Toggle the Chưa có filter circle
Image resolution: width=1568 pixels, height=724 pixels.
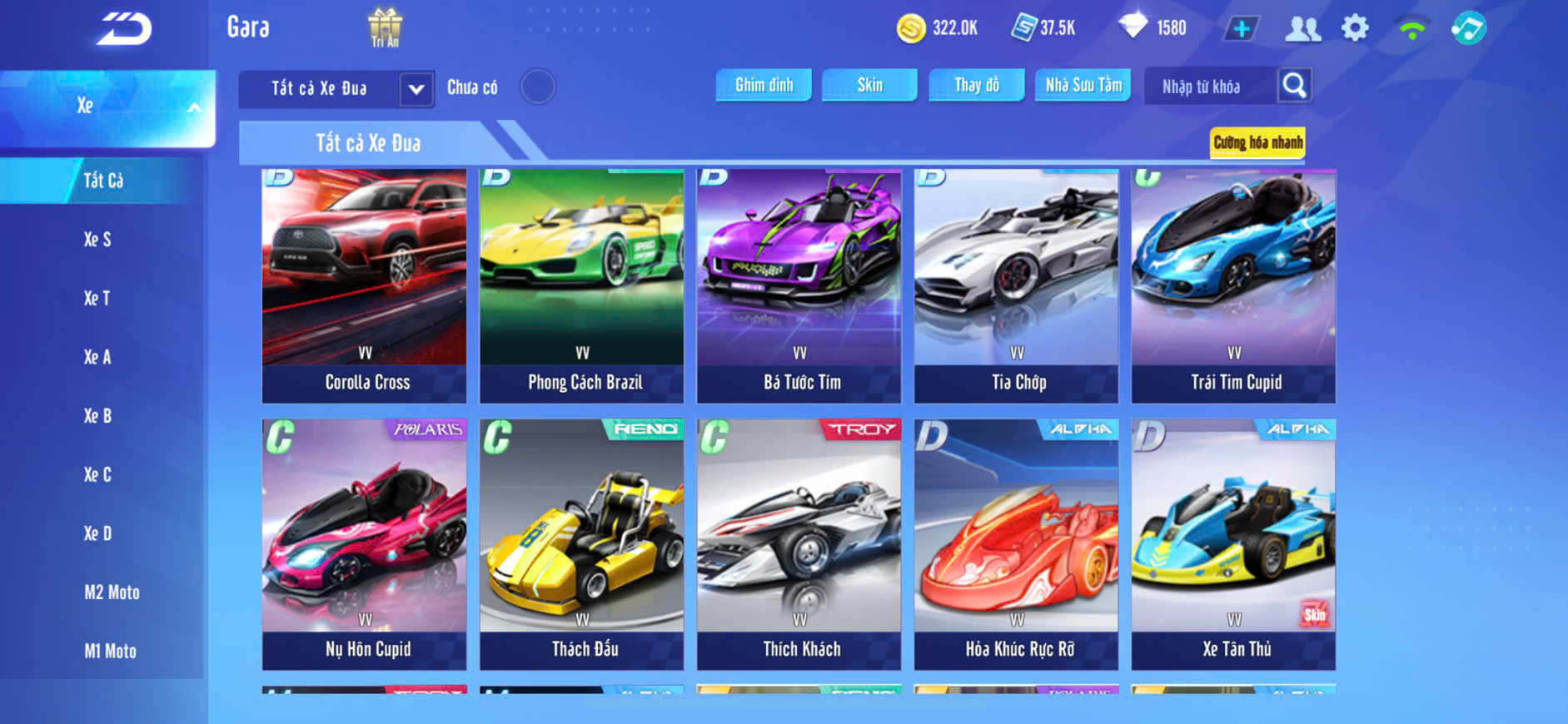(x=538, y=87)
